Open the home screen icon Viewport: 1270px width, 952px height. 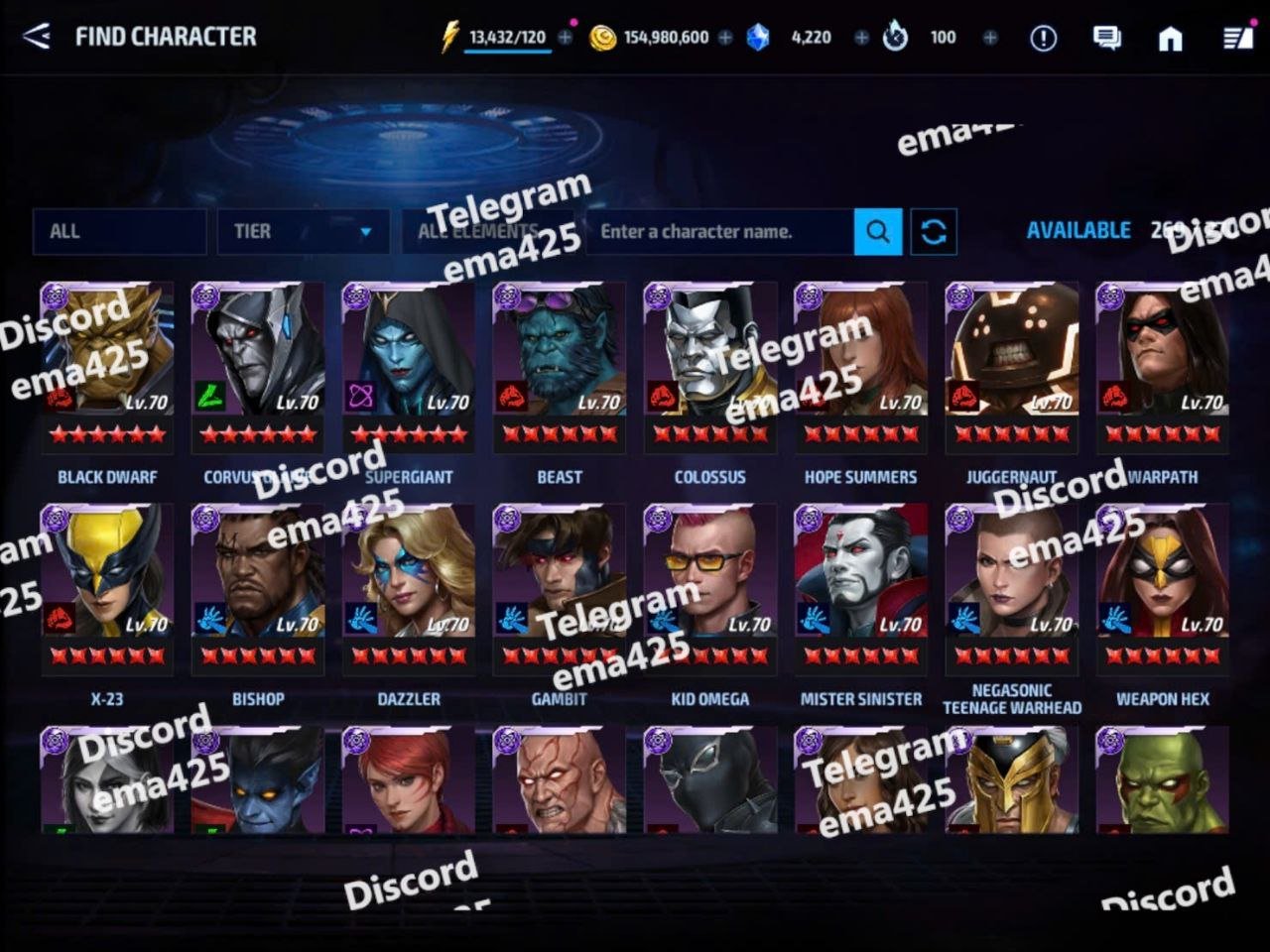click(x=1171, y=38)
